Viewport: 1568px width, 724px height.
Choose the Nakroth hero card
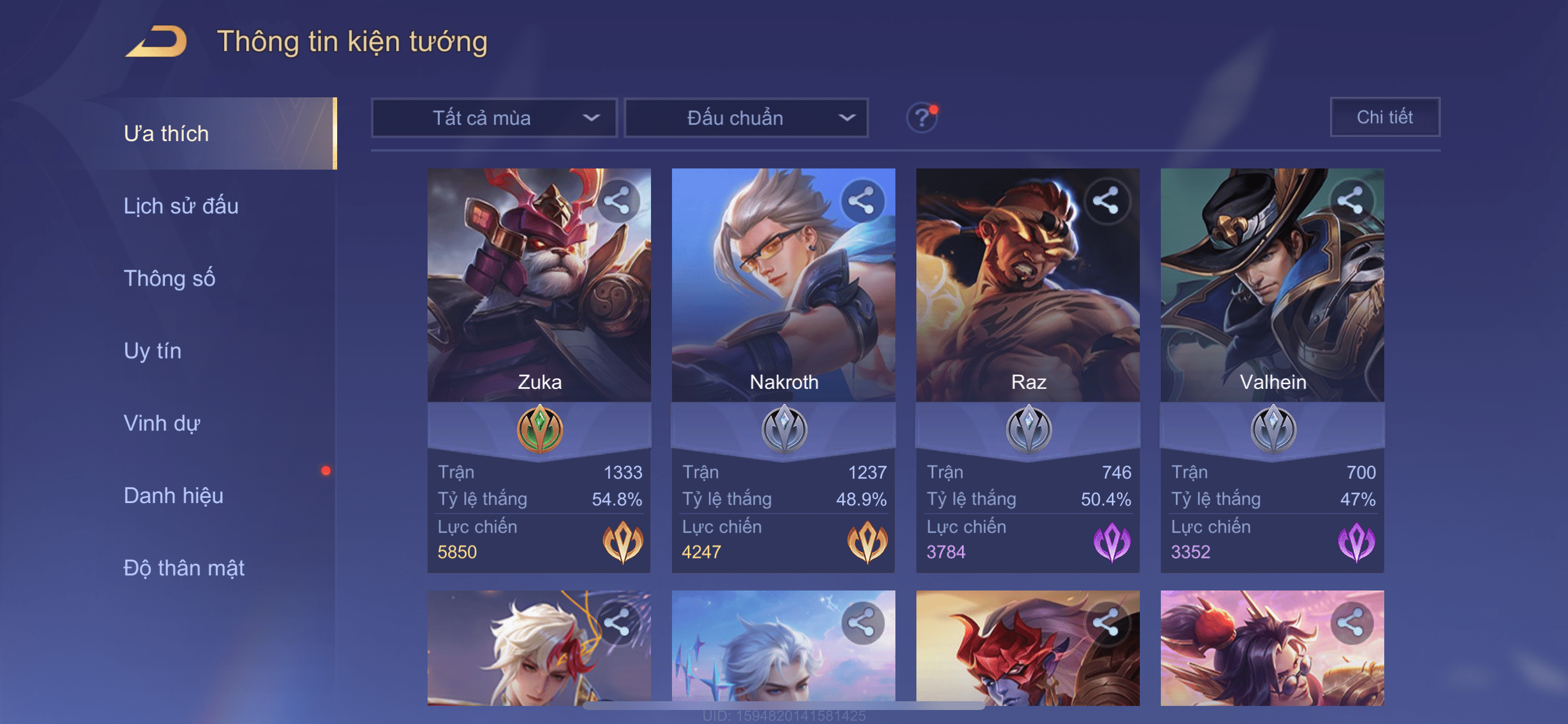click(x=783, y=304)
